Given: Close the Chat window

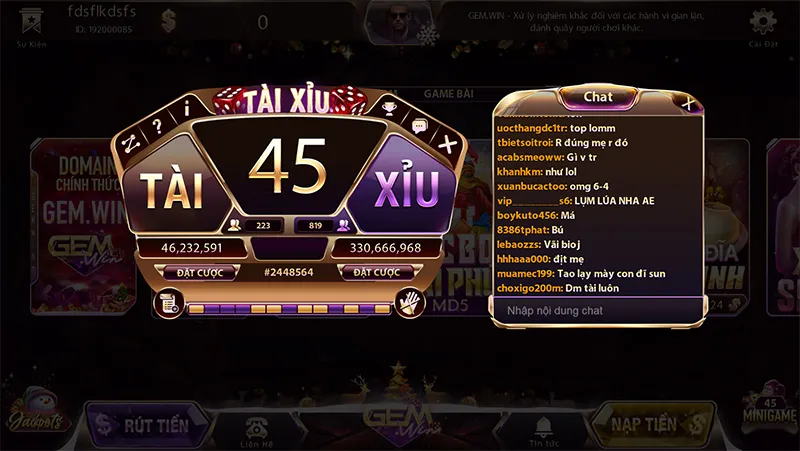Looking at the screenshot, I should 688,101.
